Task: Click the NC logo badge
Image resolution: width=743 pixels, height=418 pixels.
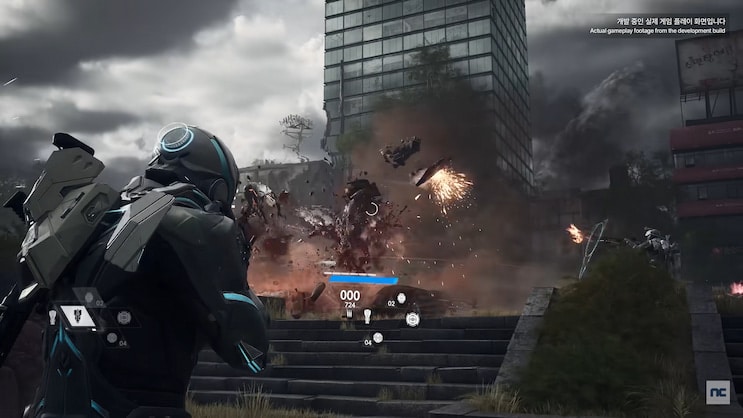Action: [717, 392]
